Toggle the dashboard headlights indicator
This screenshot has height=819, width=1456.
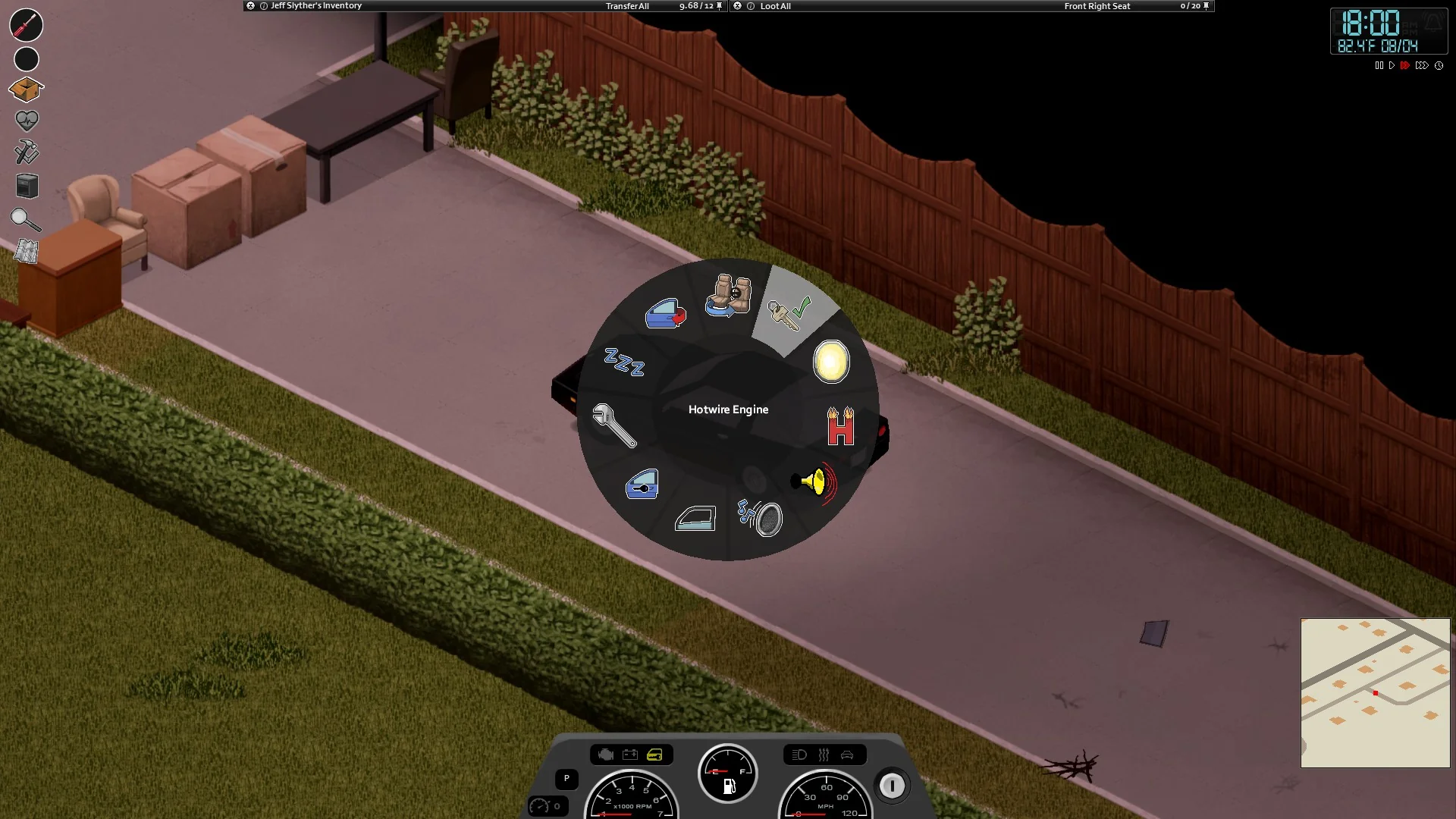(x=799, y=755)
